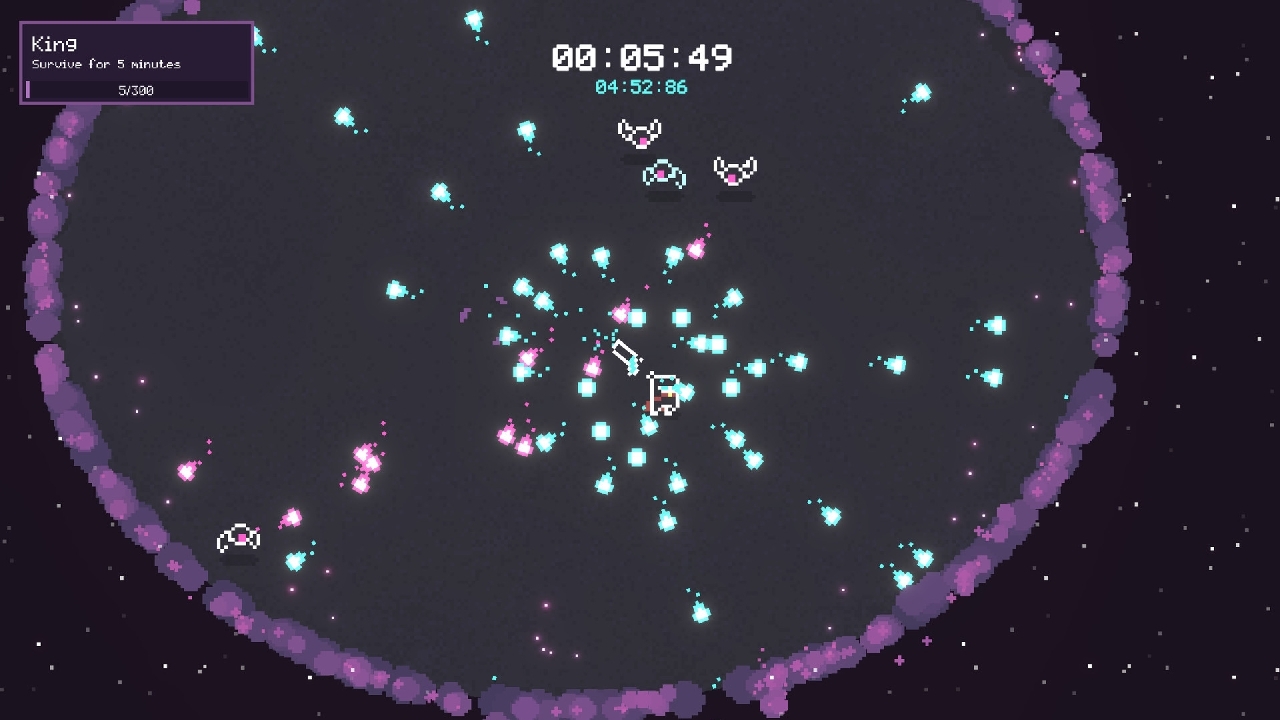
Task: Click the rightmost white bat enemy
Action: point(737,168)
